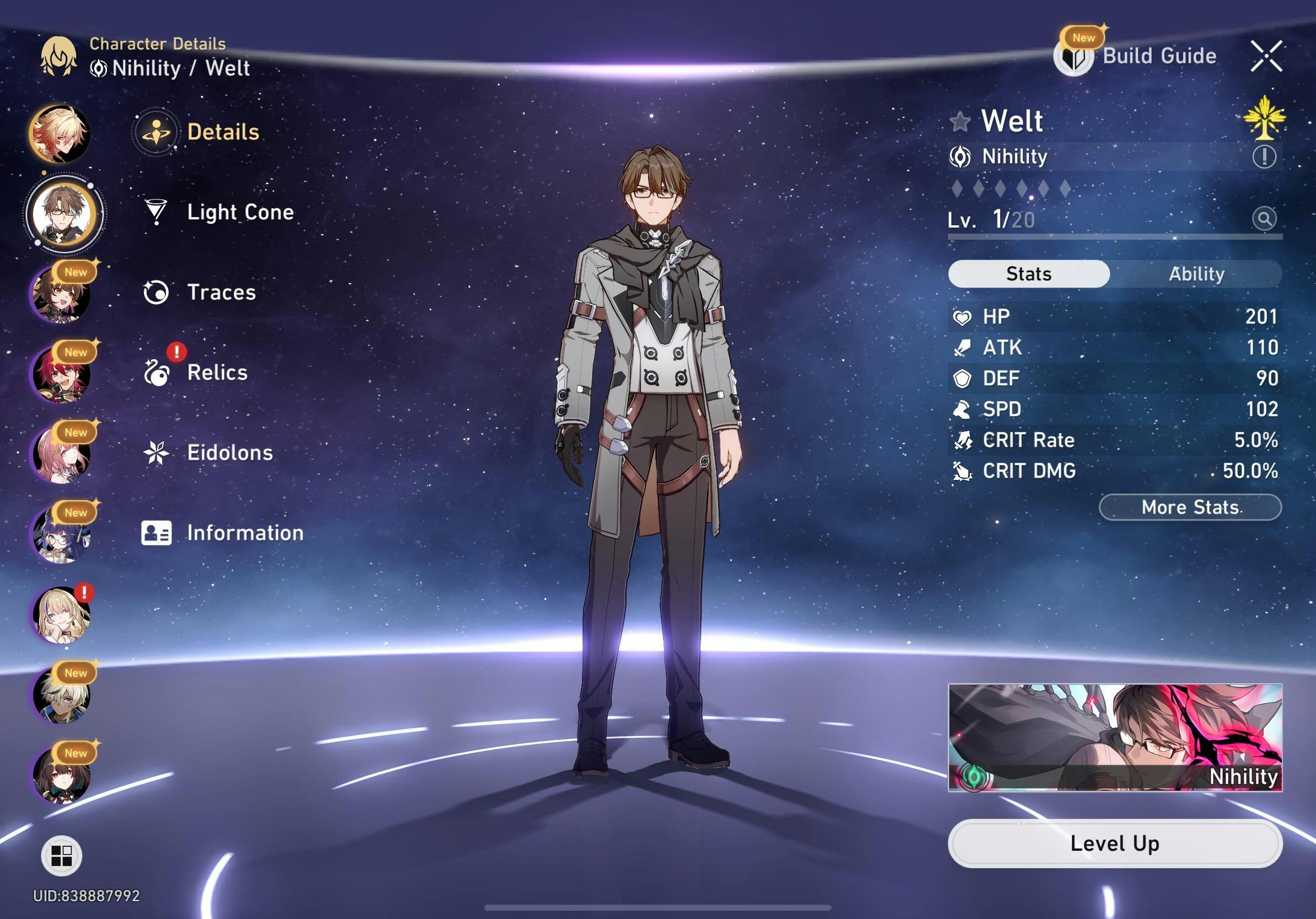Switch to the Ability tab
This screenshot has height=919, width=1316.
tap(1196, 274)
